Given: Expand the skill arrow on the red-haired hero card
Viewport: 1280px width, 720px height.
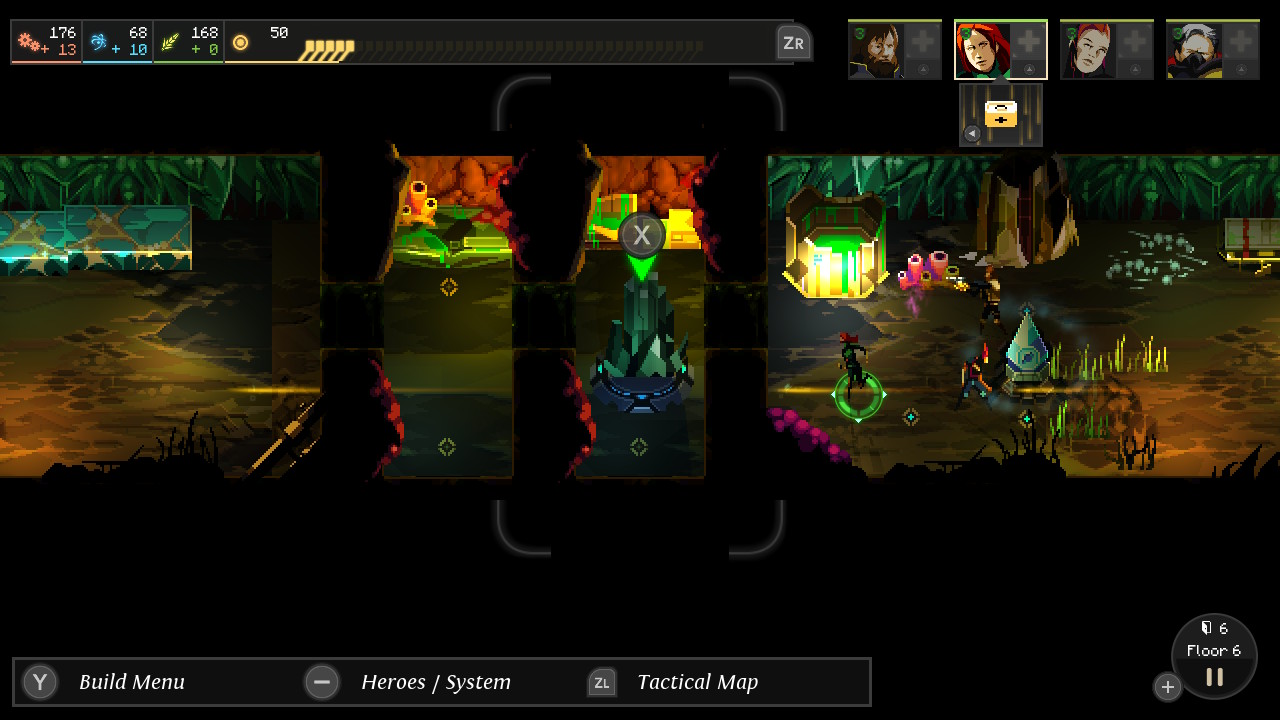Looking at the screenshot, I should (x=1029, y=69).
